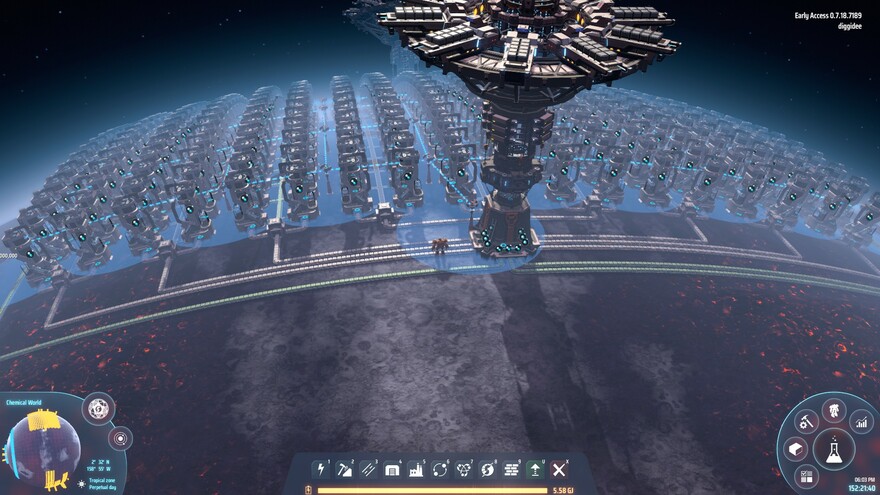Activate the green upgrade arrow tool
The width and height of the screenshot is (880, 495).
click(536, 469)
